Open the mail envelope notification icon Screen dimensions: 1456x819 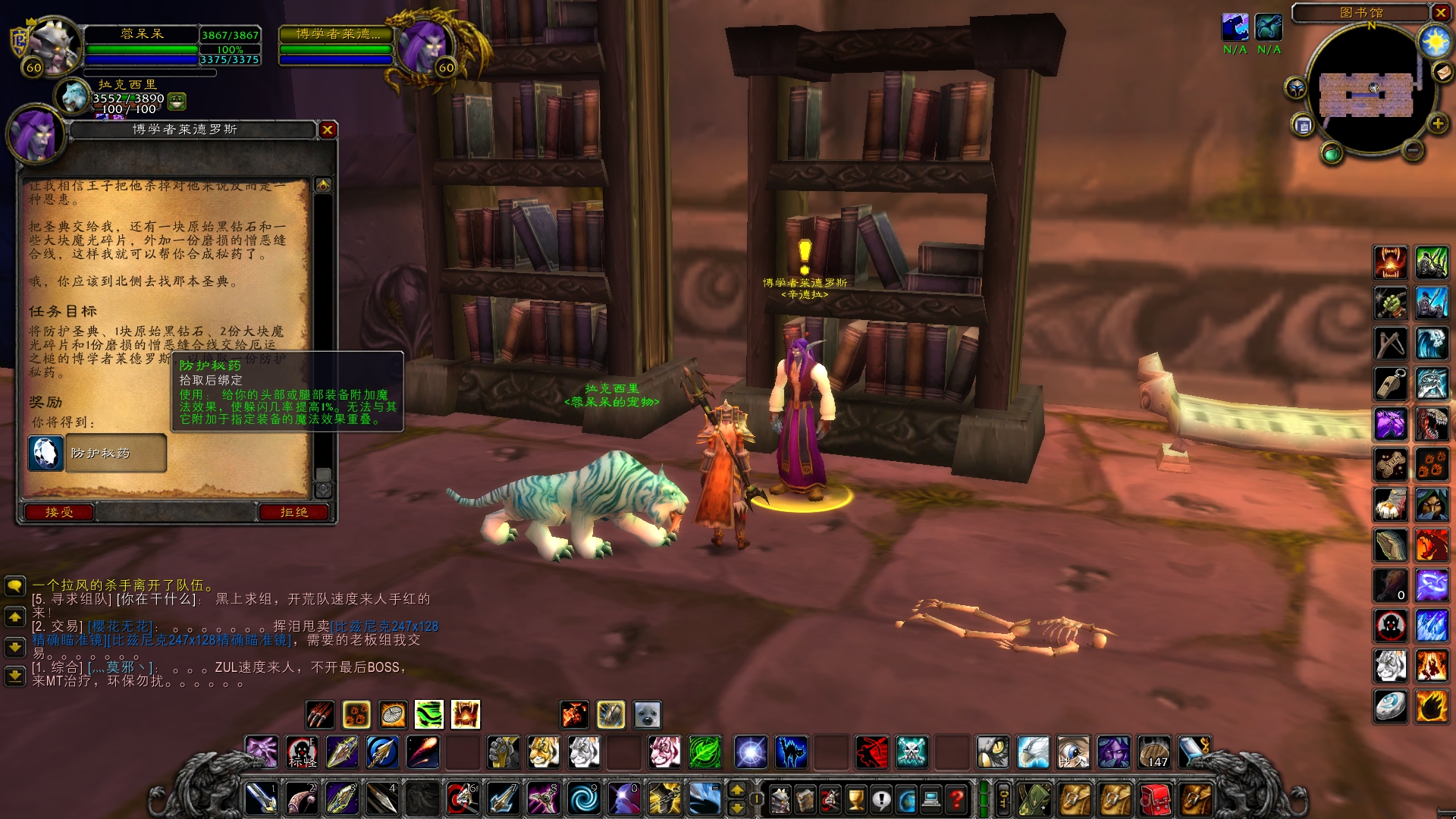1442,72
